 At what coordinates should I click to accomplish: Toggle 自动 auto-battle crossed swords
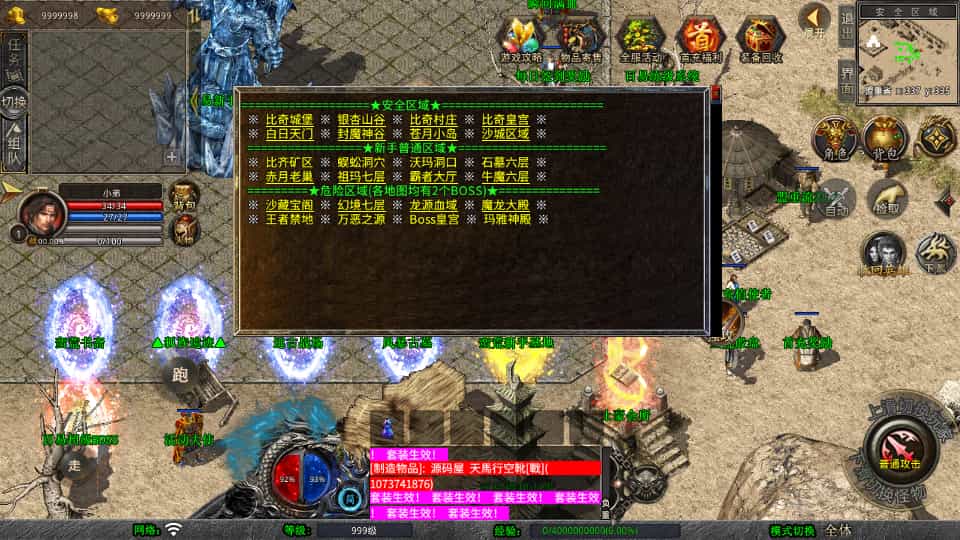coord(835,198)
